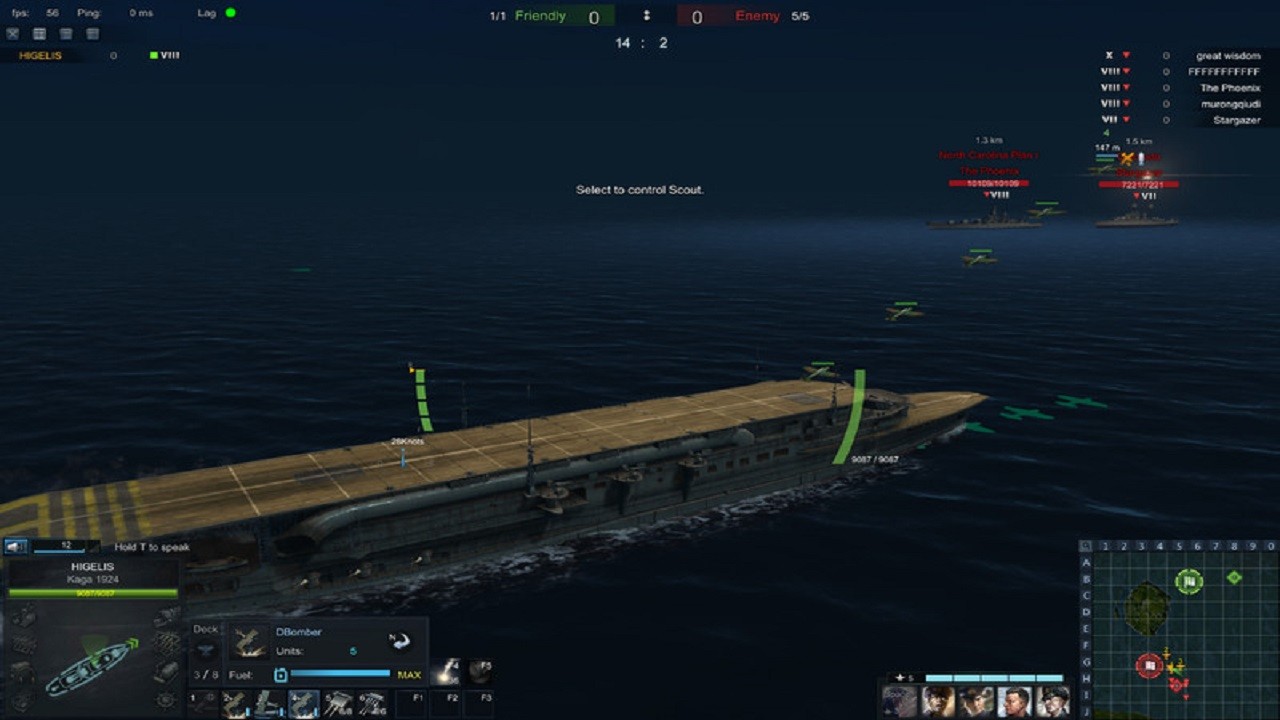Toggle the X squad icon top left
Screen dimensions: 1280x720
pos(12,33)
